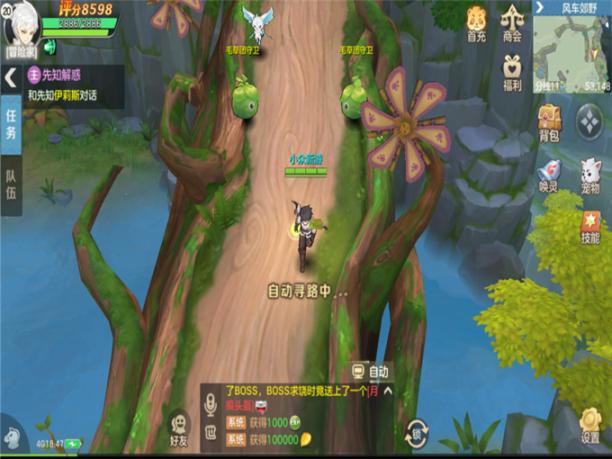Viewport: 612px width, 459px height.
Task: Open the 福利 welfare gift menu
Action: pyautogui.click(x=512, y=69)
